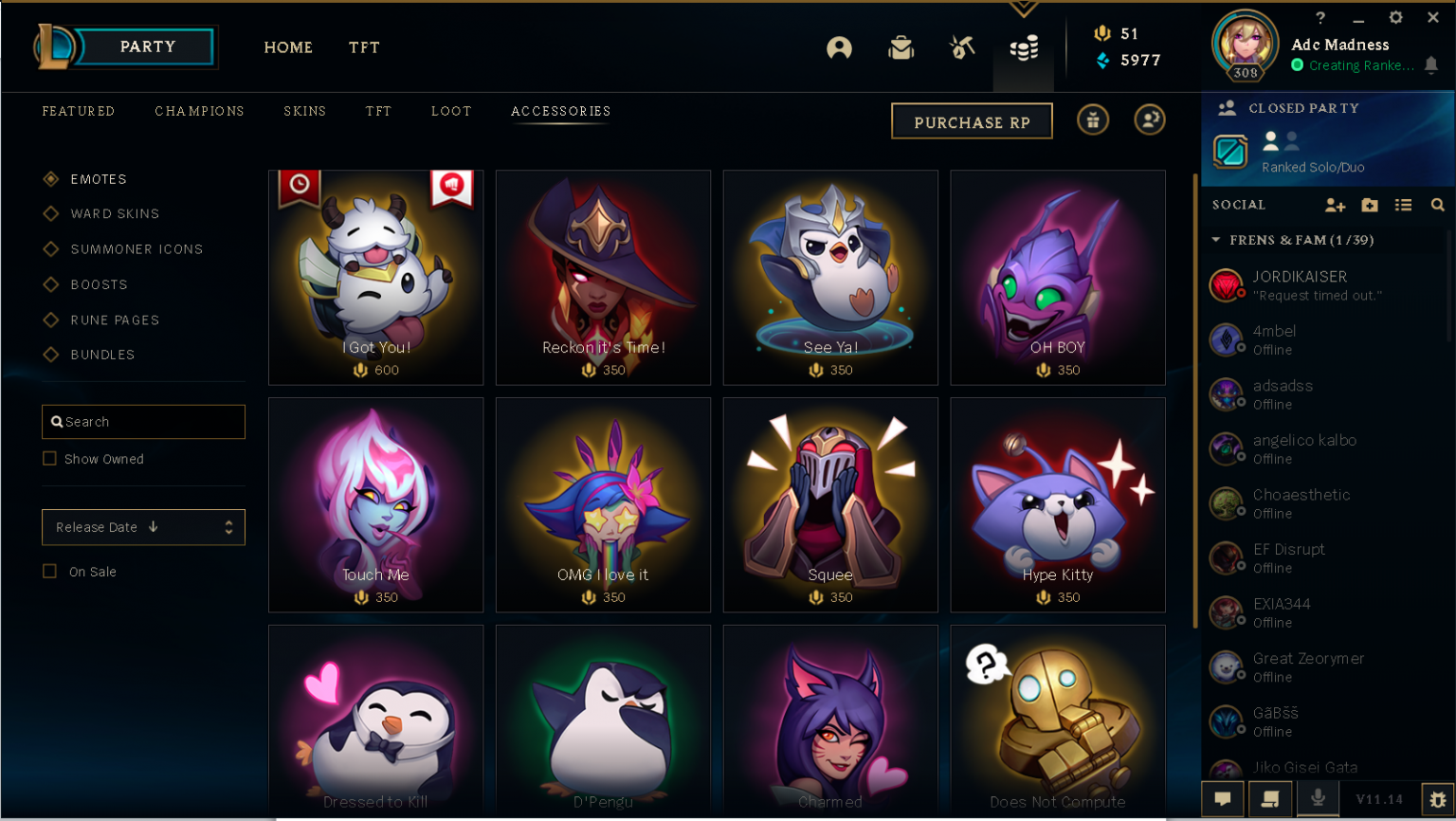Switch to the SKINS store tab
1456x821 pixels.
tap(304, 111)
